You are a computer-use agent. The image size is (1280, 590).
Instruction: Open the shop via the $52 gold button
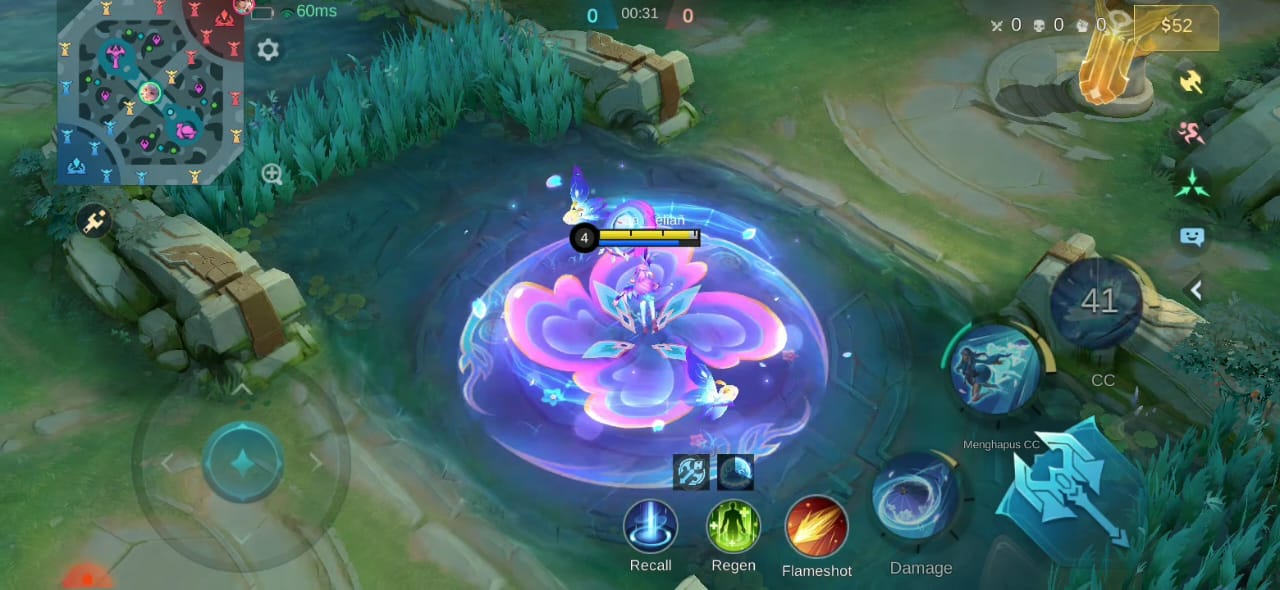(1176, 26)
